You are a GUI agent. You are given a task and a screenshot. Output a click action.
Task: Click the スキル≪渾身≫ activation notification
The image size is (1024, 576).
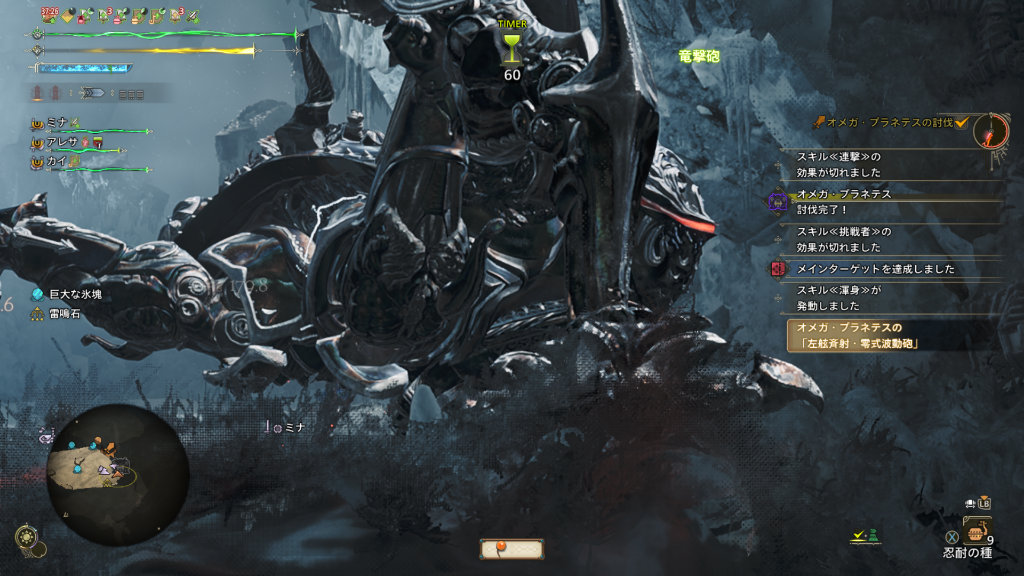(840, 298)
